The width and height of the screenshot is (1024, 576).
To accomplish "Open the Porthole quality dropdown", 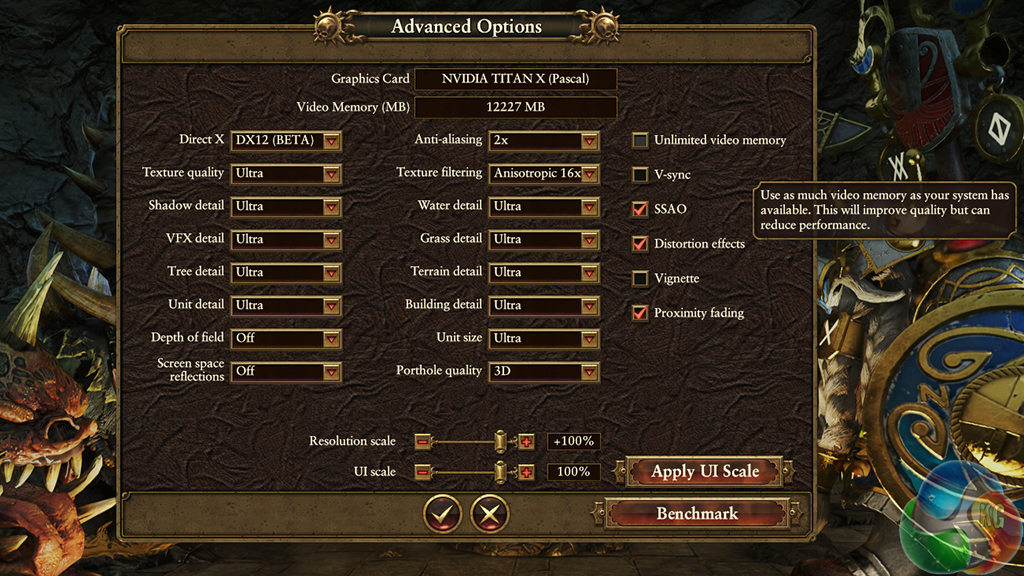I will pos(544,371).
